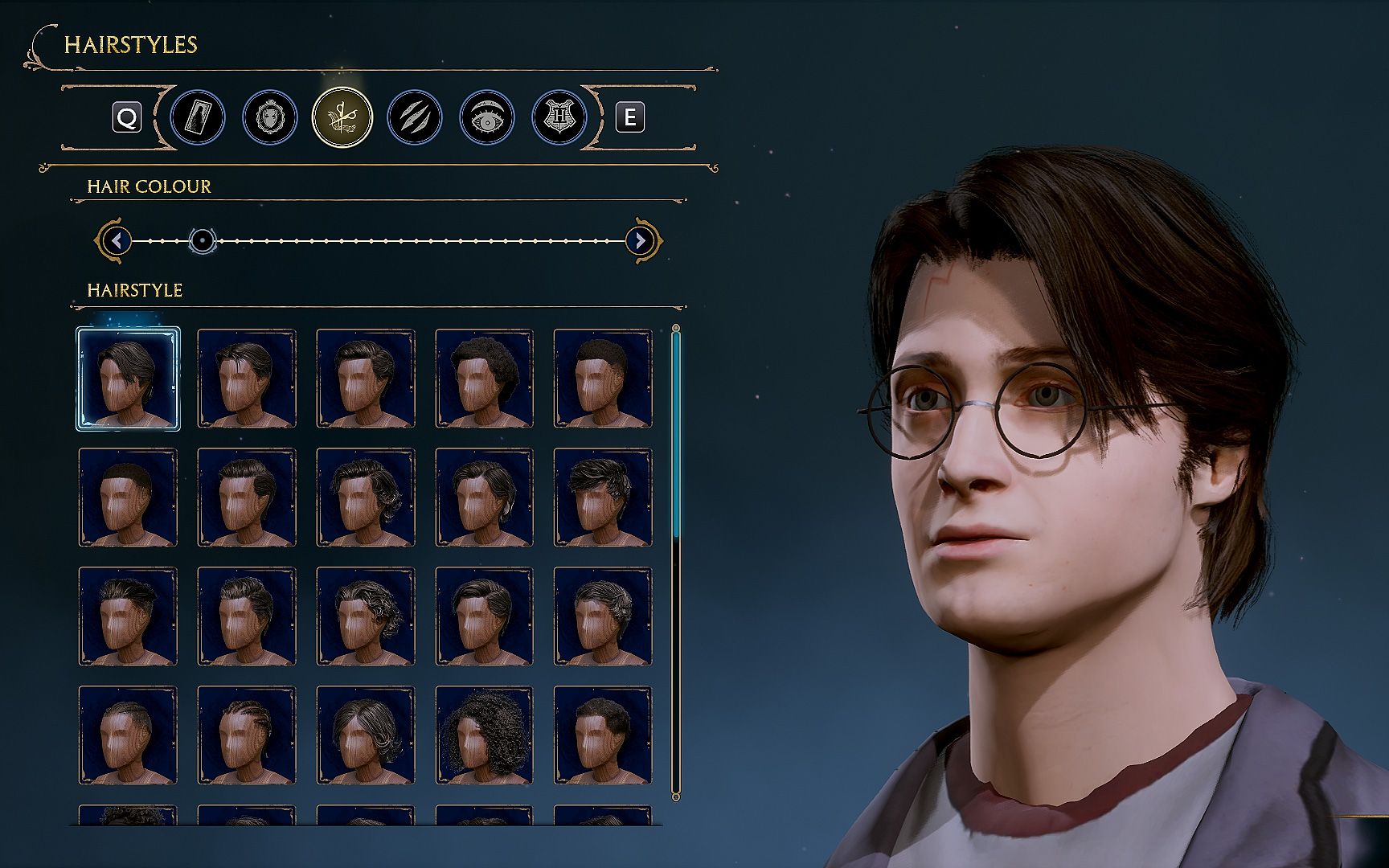Select the scissors hairstyles tab
This screenshot has width=1389, height=868.
(342, 117)
